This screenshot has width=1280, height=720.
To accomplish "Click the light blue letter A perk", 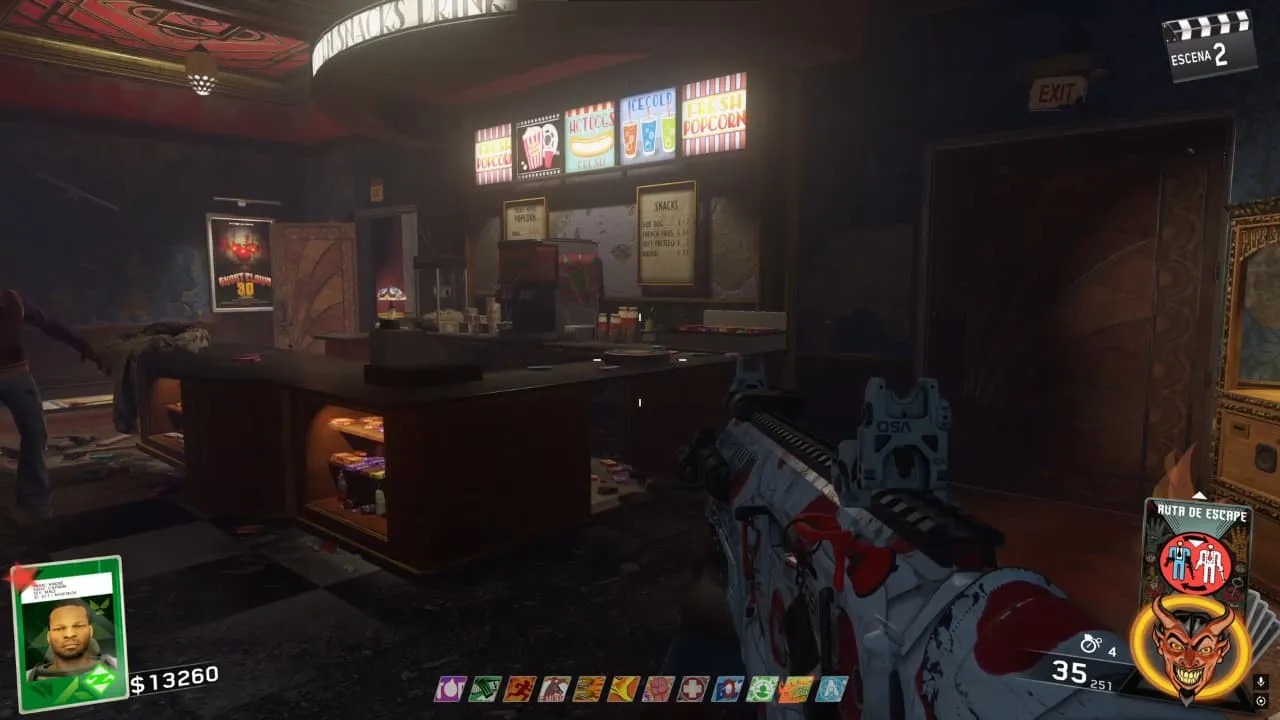I will [831, 689].
